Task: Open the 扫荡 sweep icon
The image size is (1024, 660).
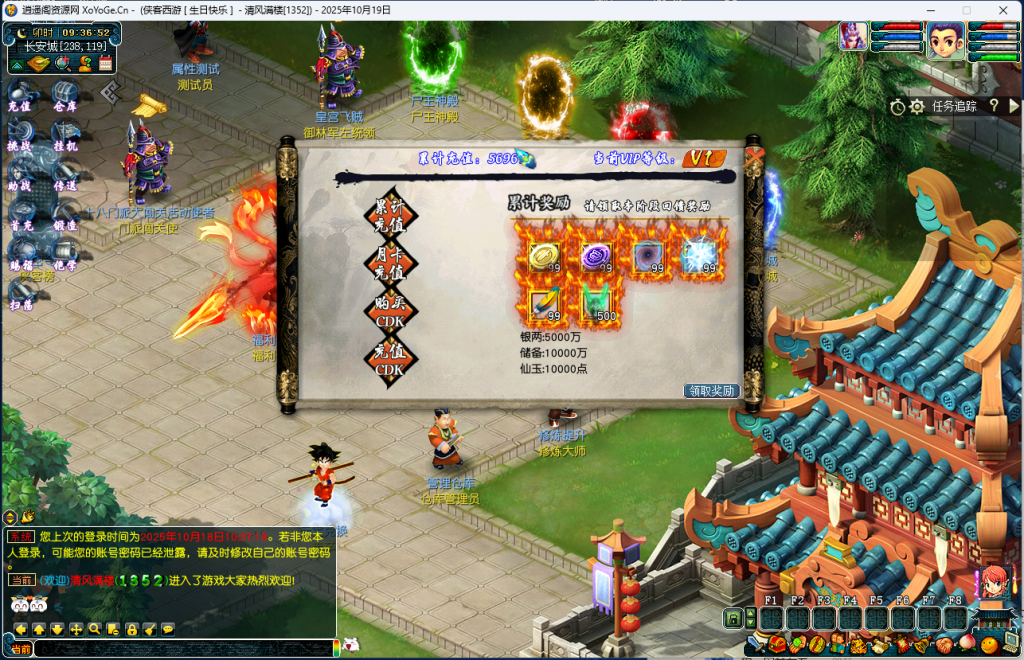Action: (x=20, y=297)
